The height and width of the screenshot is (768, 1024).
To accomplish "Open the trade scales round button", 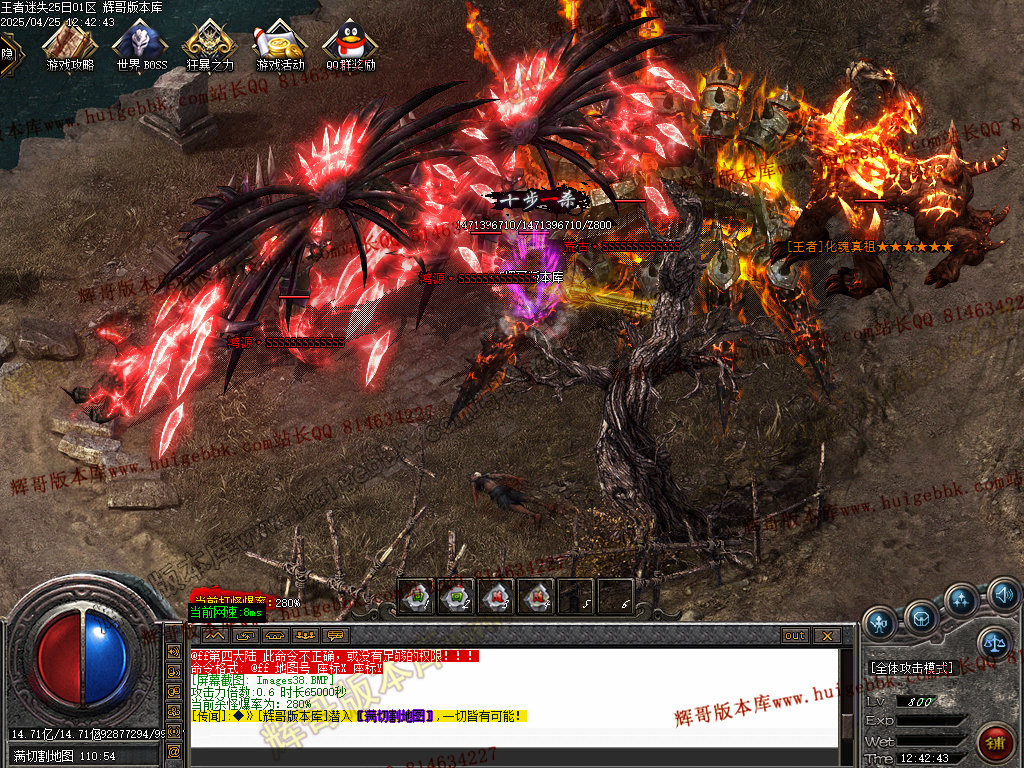I will [993, 641].
